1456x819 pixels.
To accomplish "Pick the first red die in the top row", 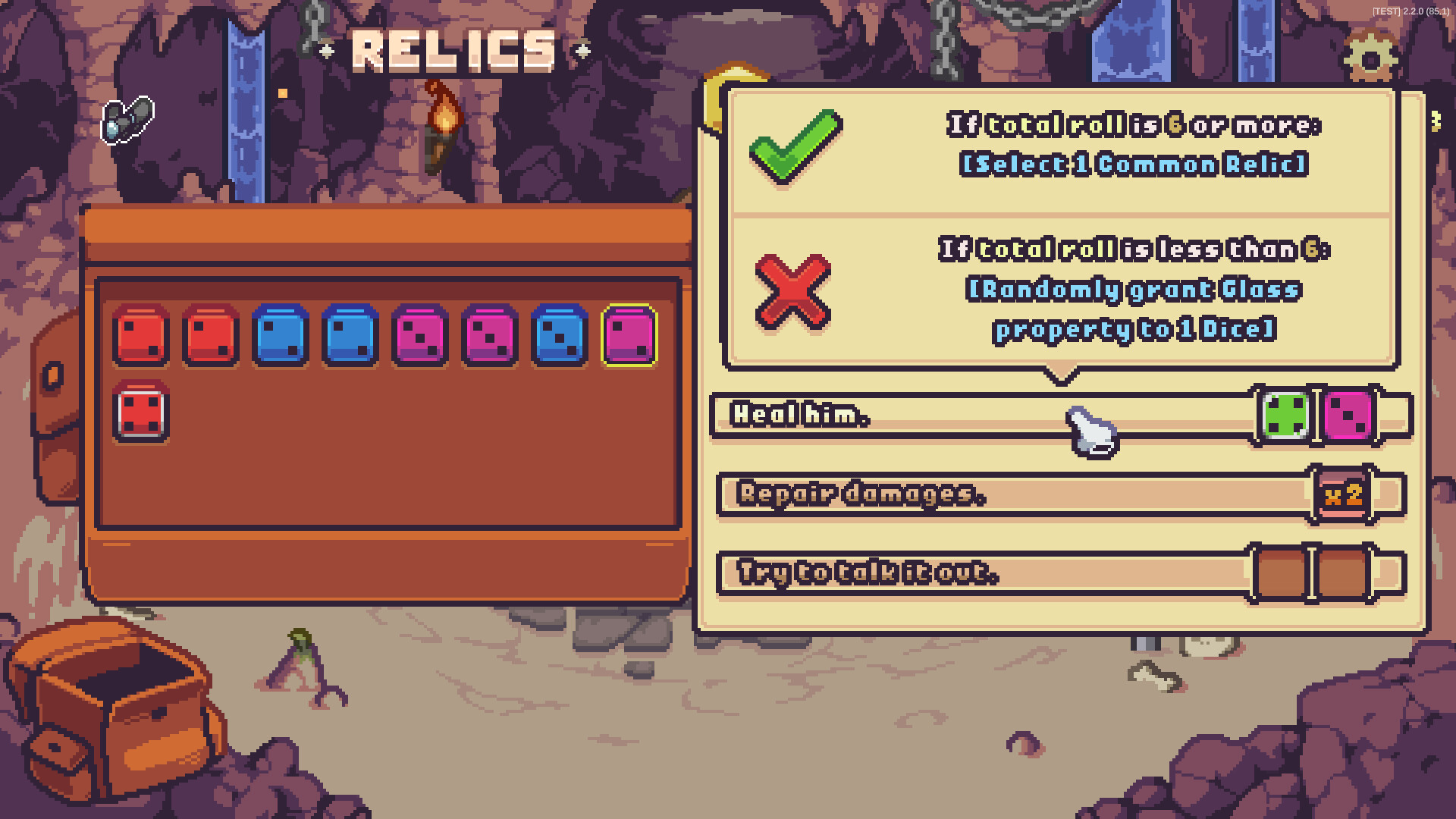I will pos(140,334).
